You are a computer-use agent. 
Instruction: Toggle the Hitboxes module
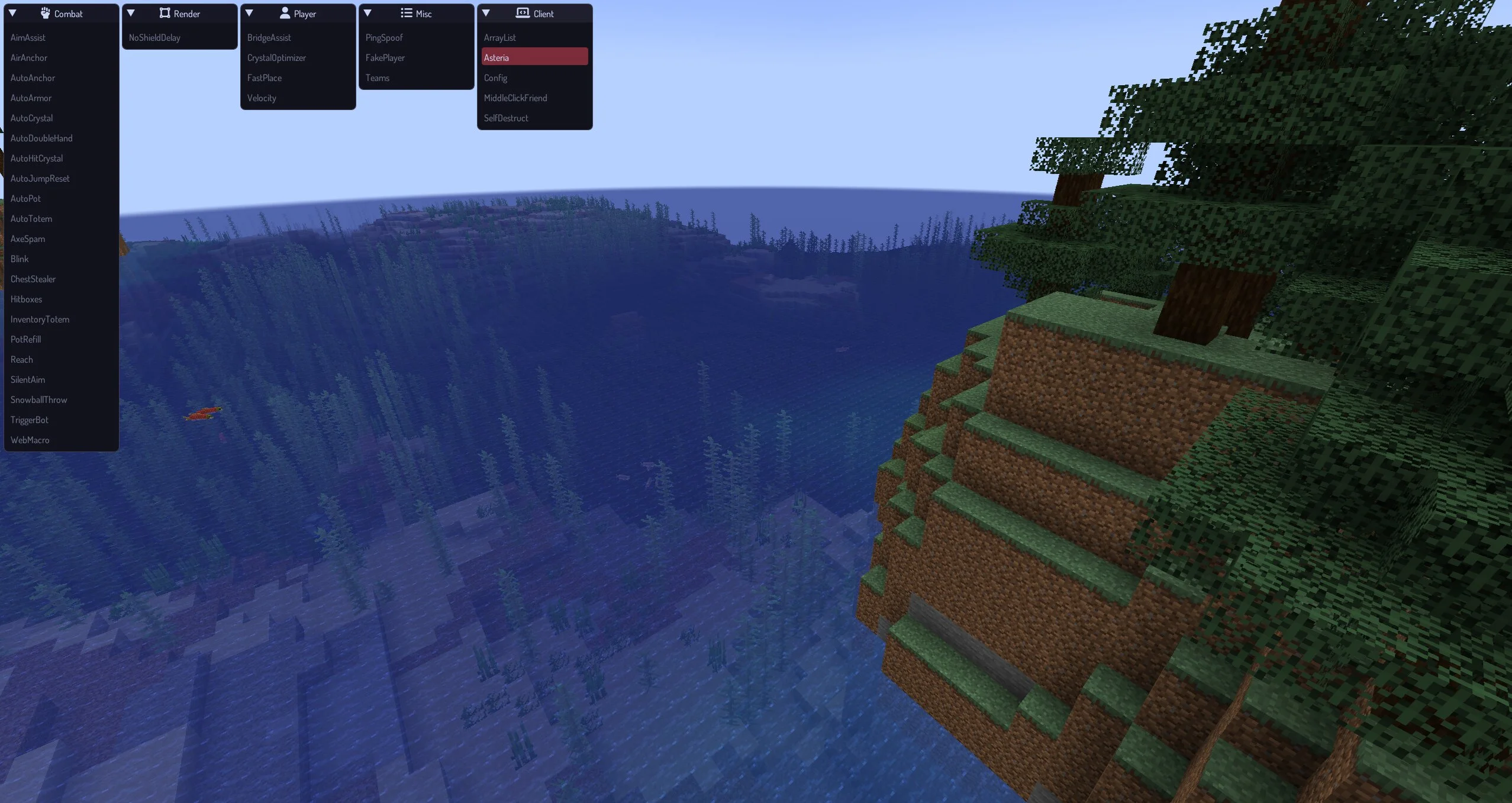[x=27, y=299]
